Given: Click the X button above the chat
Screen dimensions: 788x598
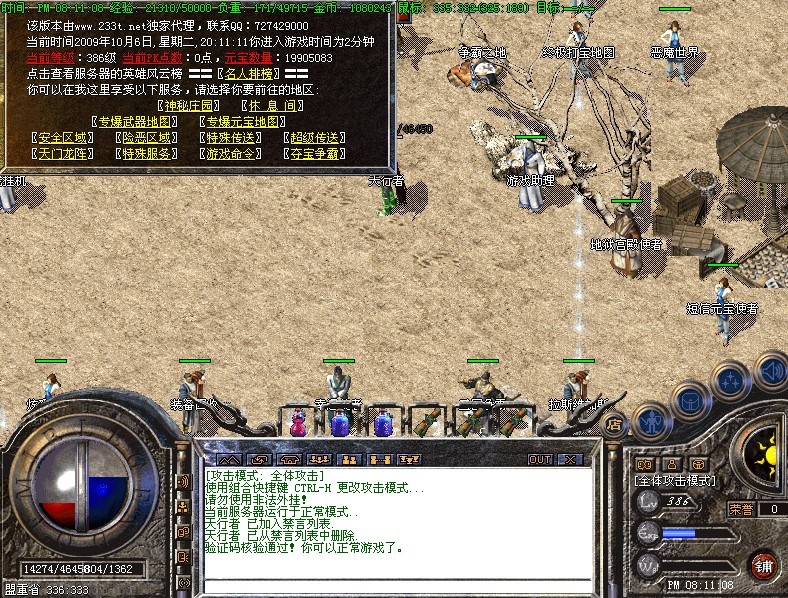Looking at the screenshot, I should (569, 460).
